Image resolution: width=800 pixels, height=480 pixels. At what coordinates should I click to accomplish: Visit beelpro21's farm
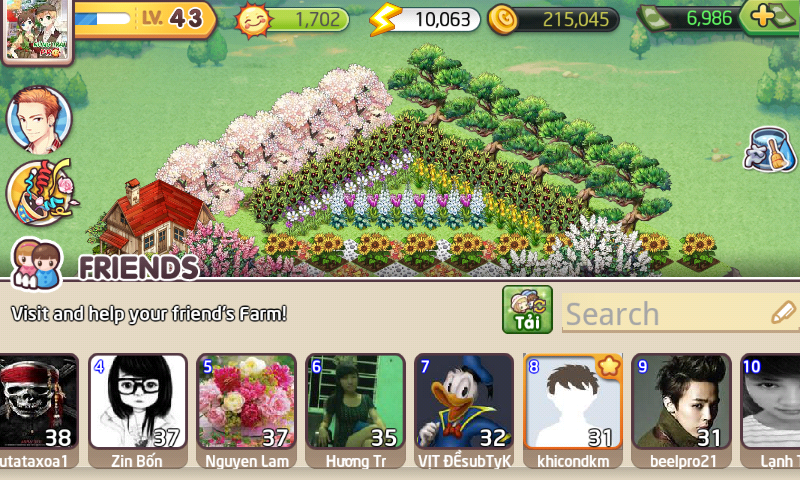681,402
